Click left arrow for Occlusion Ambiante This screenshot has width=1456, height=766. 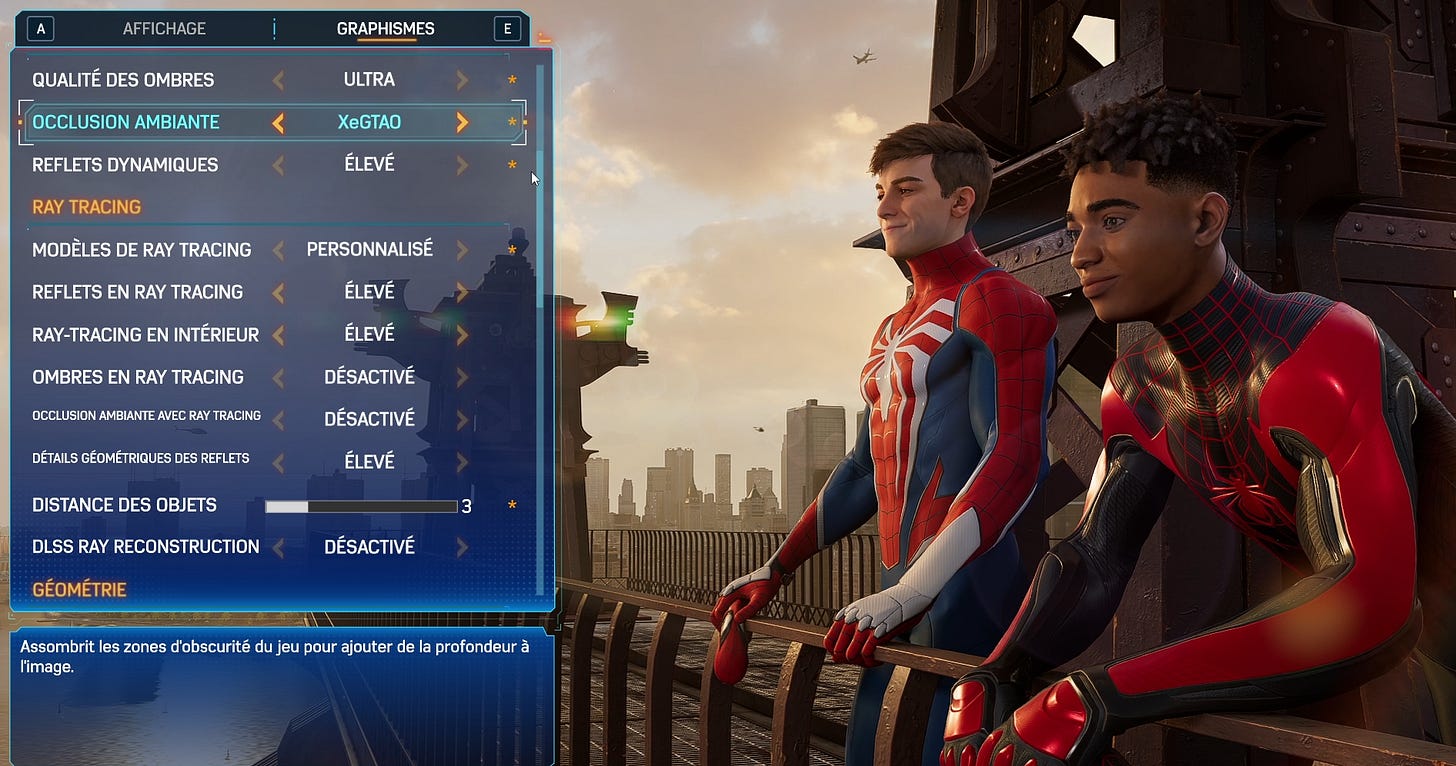pos(279,122)
